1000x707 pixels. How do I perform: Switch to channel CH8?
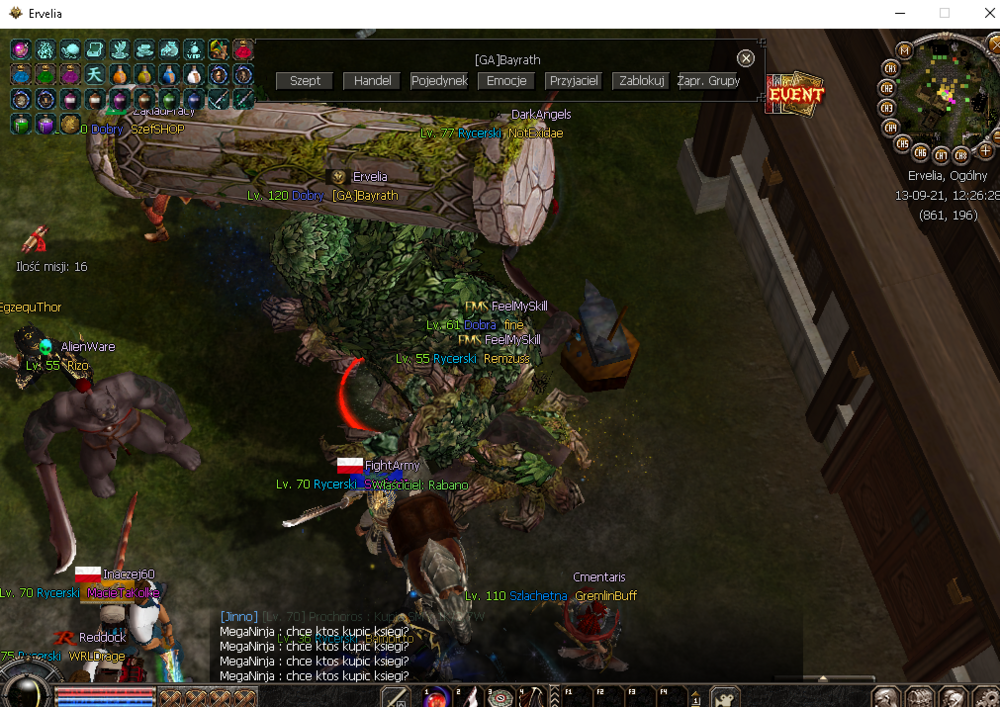961,155
